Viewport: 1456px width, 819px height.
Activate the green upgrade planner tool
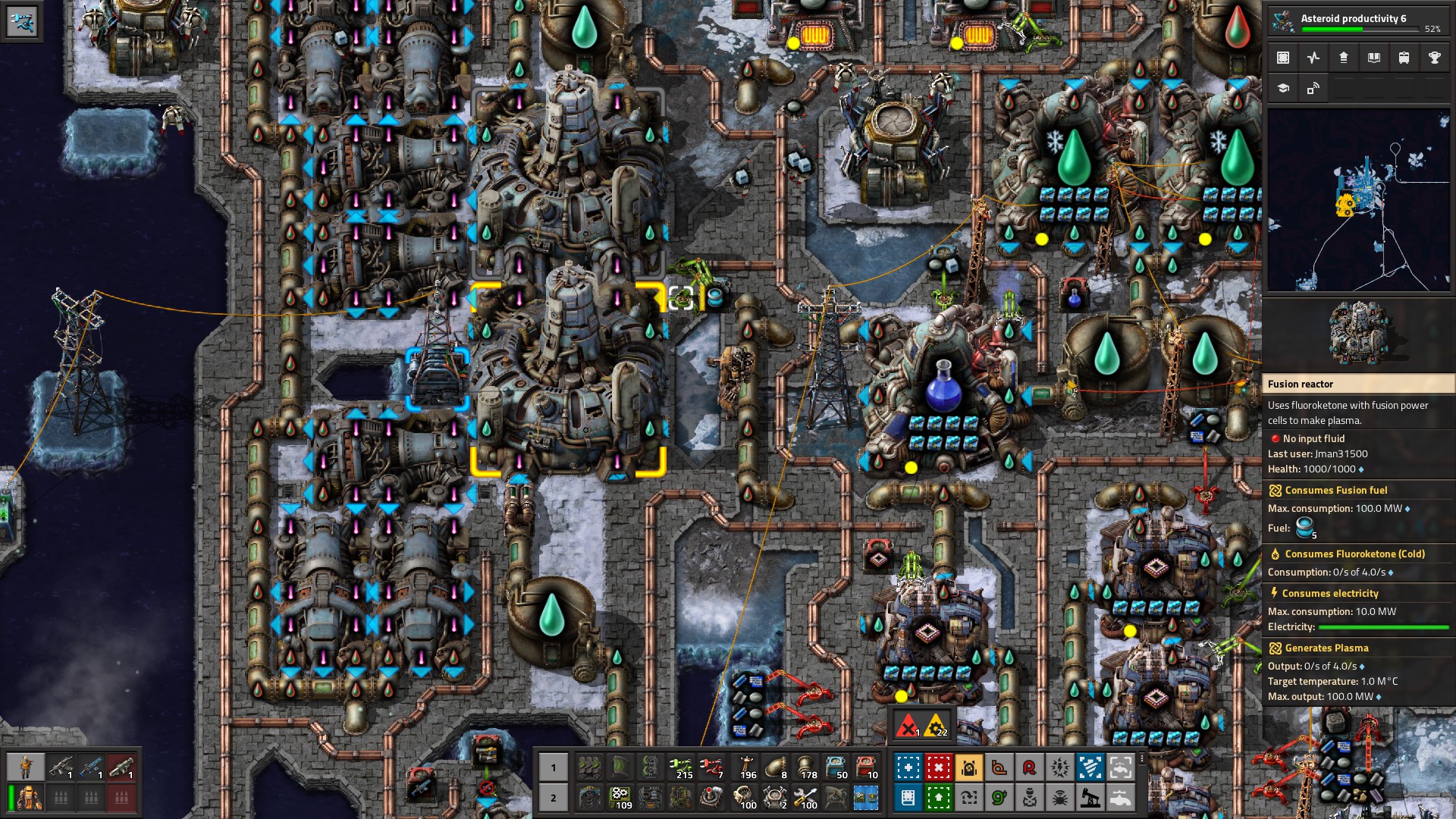938,798
